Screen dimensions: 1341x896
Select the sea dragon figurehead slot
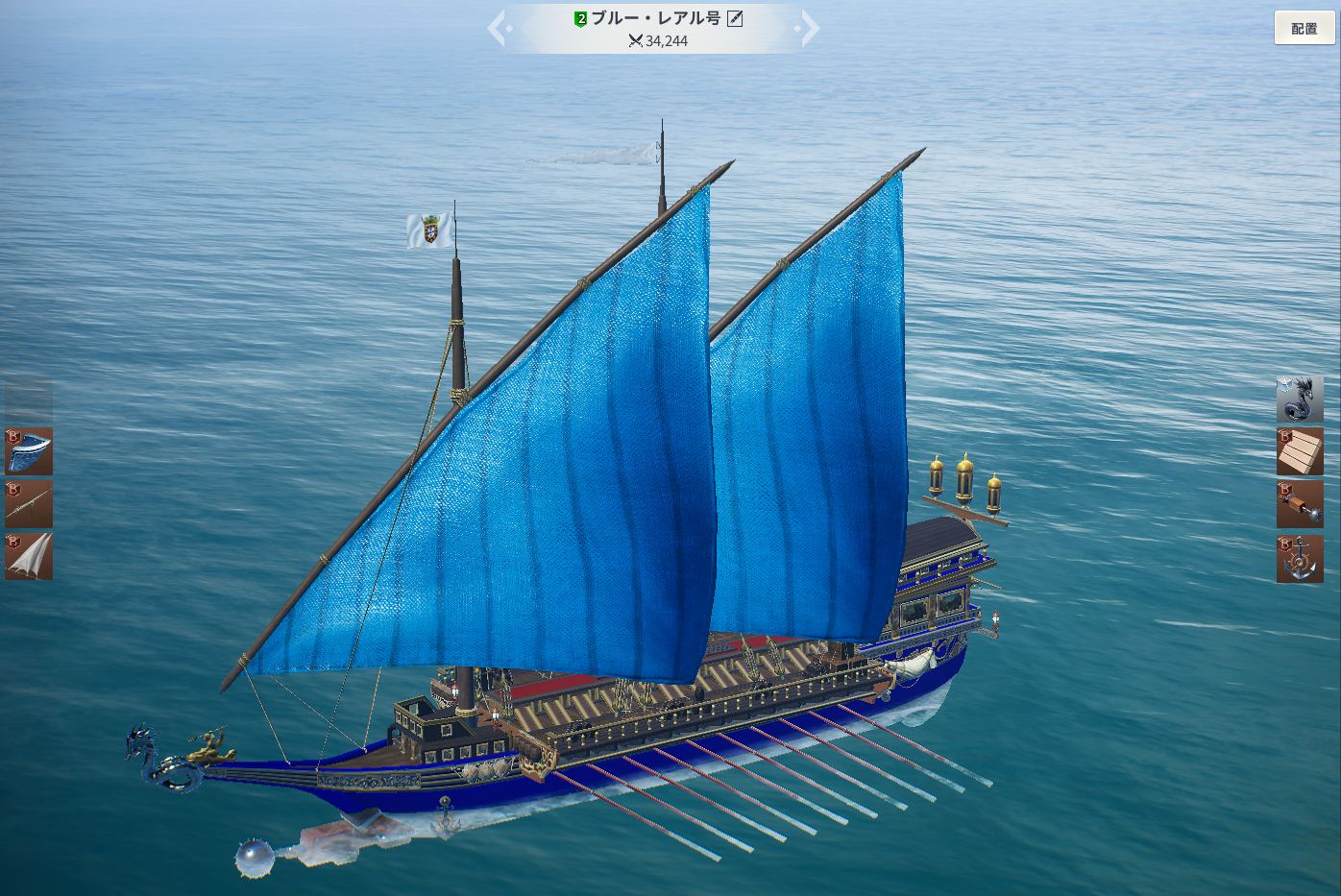(1300, 399)
